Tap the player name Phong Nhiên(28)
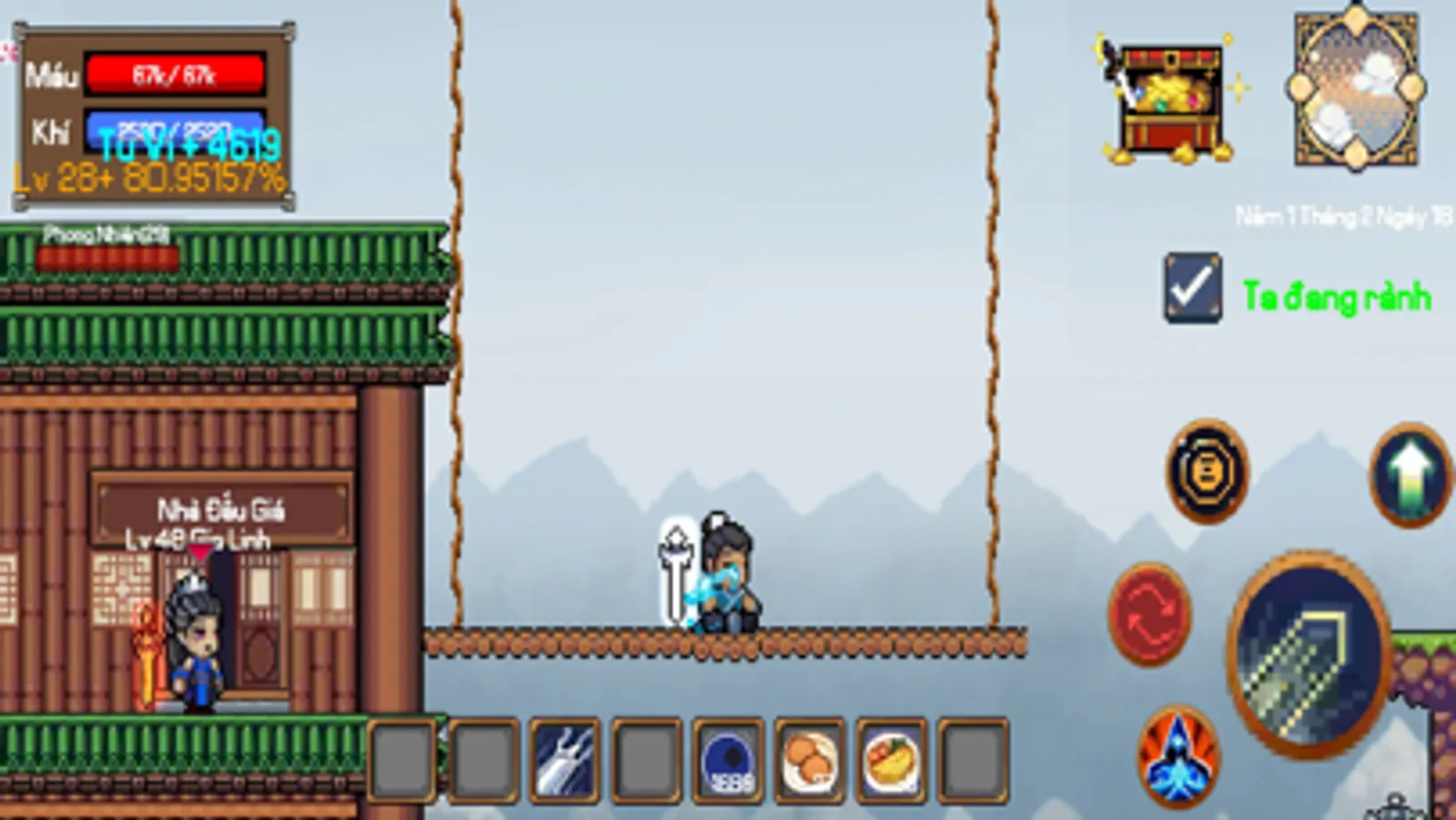Viewport: 1456px width, 820px height. 109,231
